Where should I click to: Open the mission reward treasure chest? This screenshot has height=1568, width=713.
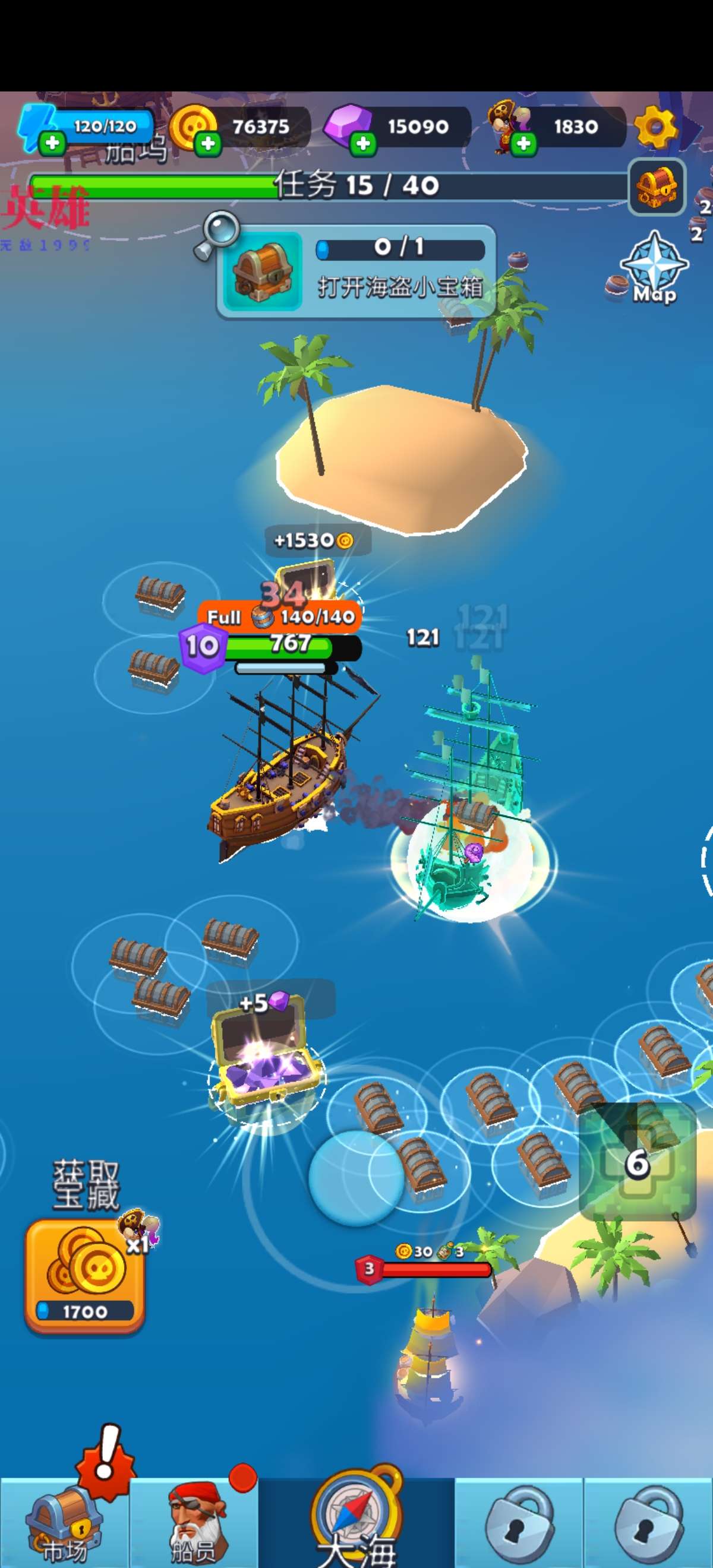pos(657,187)
